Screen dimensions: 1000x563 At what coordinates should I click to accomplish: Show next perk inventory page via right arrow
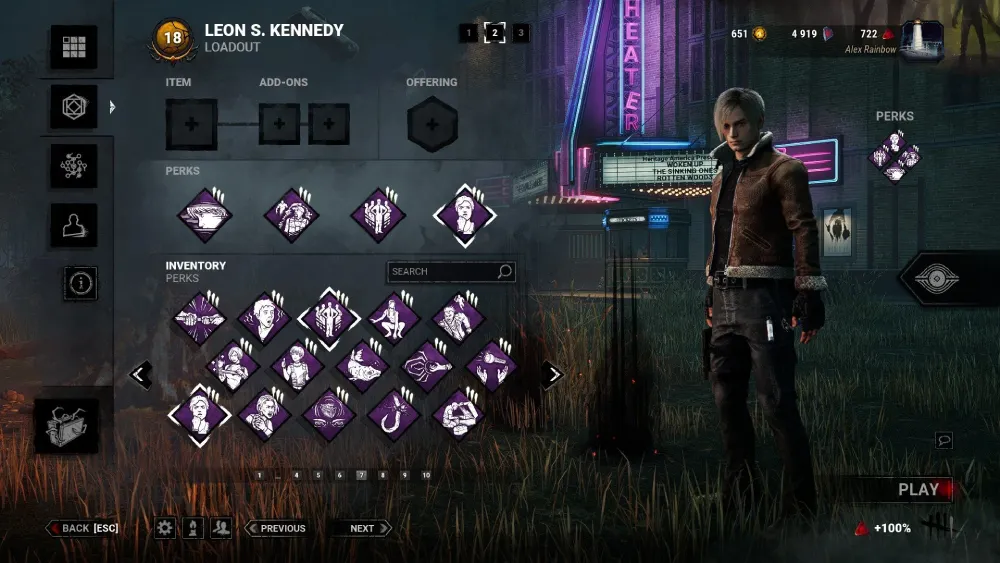click(x=552, y=375)
